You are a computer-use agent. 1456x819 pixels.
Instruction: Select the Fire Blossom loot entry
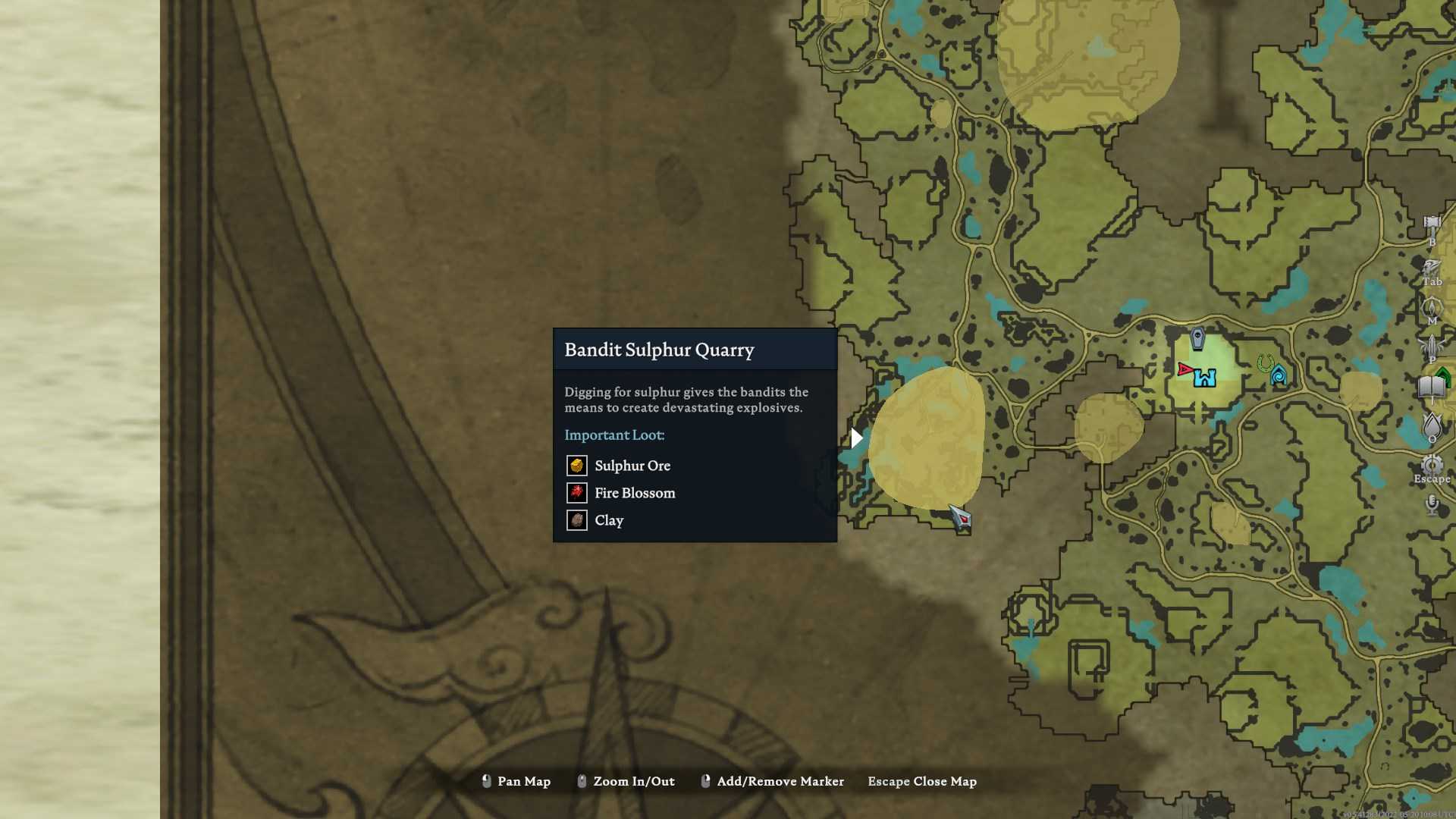coord(635,493)
